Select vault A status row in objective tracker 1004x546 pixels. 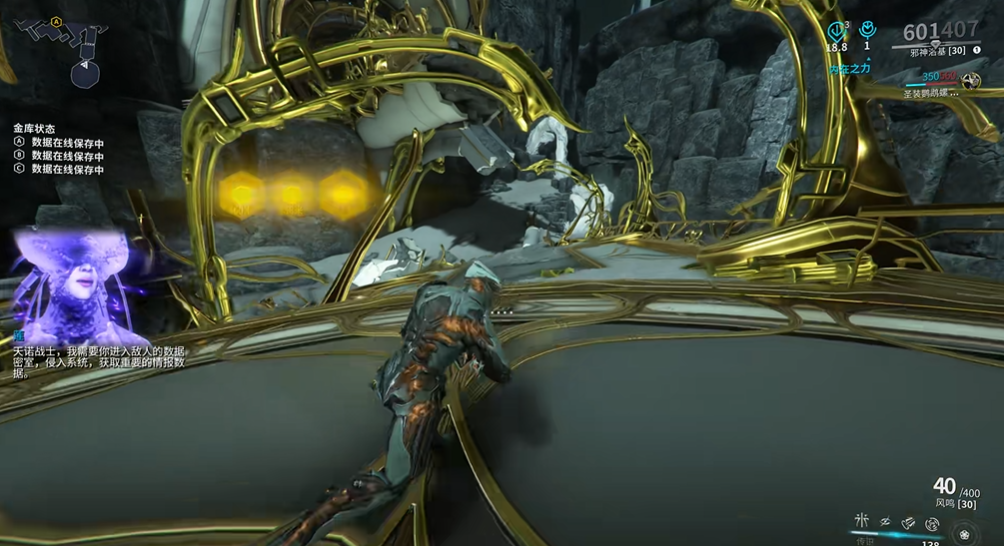pyautogui.click(x=59, y=143)
